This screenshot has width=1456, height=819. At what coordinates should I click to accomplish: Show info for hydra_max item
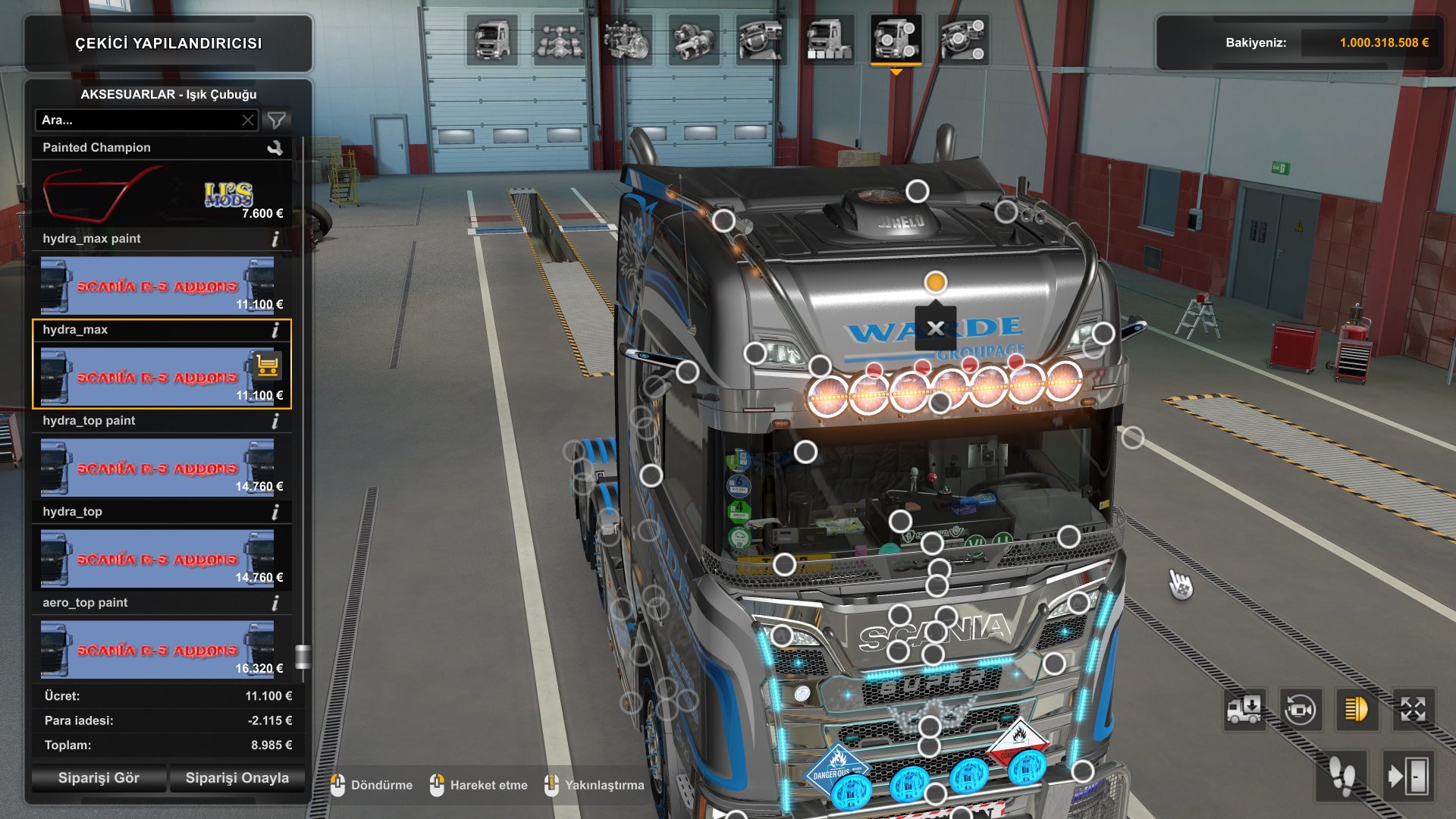(275, 330)
